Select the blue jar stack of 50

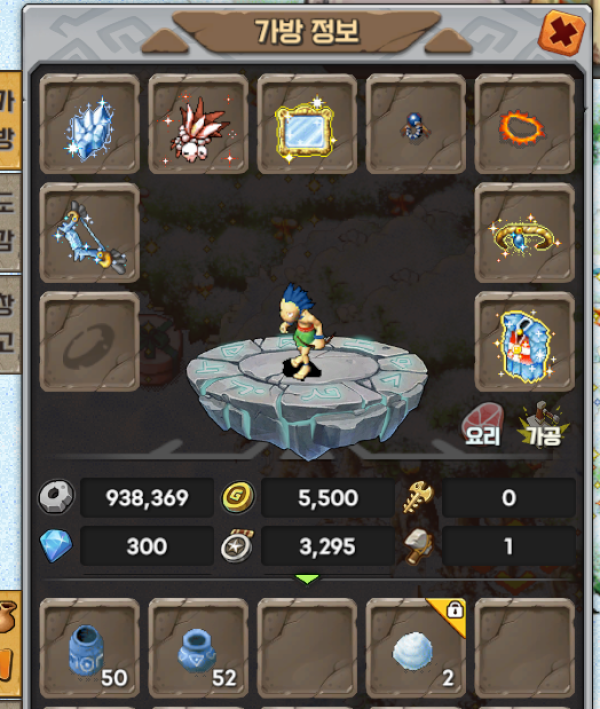click(89, 649)
